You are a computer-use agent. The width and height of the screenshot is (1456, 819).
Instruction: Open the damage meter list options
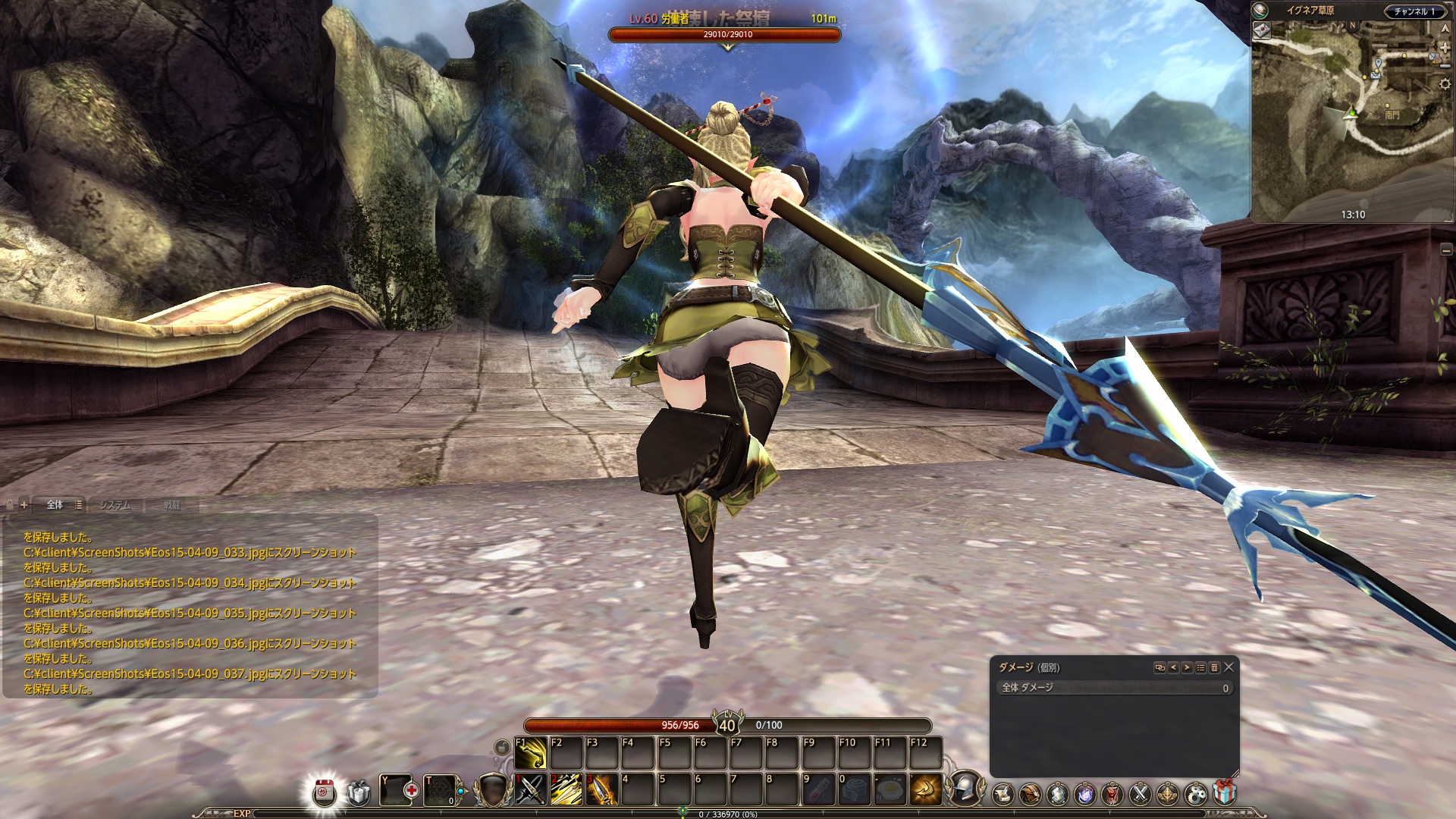(x=1200, y=667)
